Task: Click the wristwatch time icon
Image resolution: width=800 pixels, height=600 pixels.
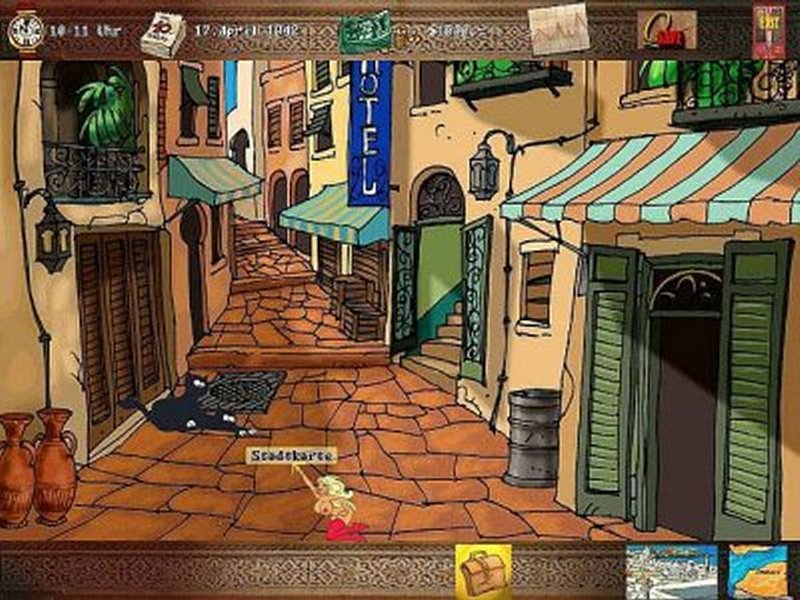Action: coord(24,30)
